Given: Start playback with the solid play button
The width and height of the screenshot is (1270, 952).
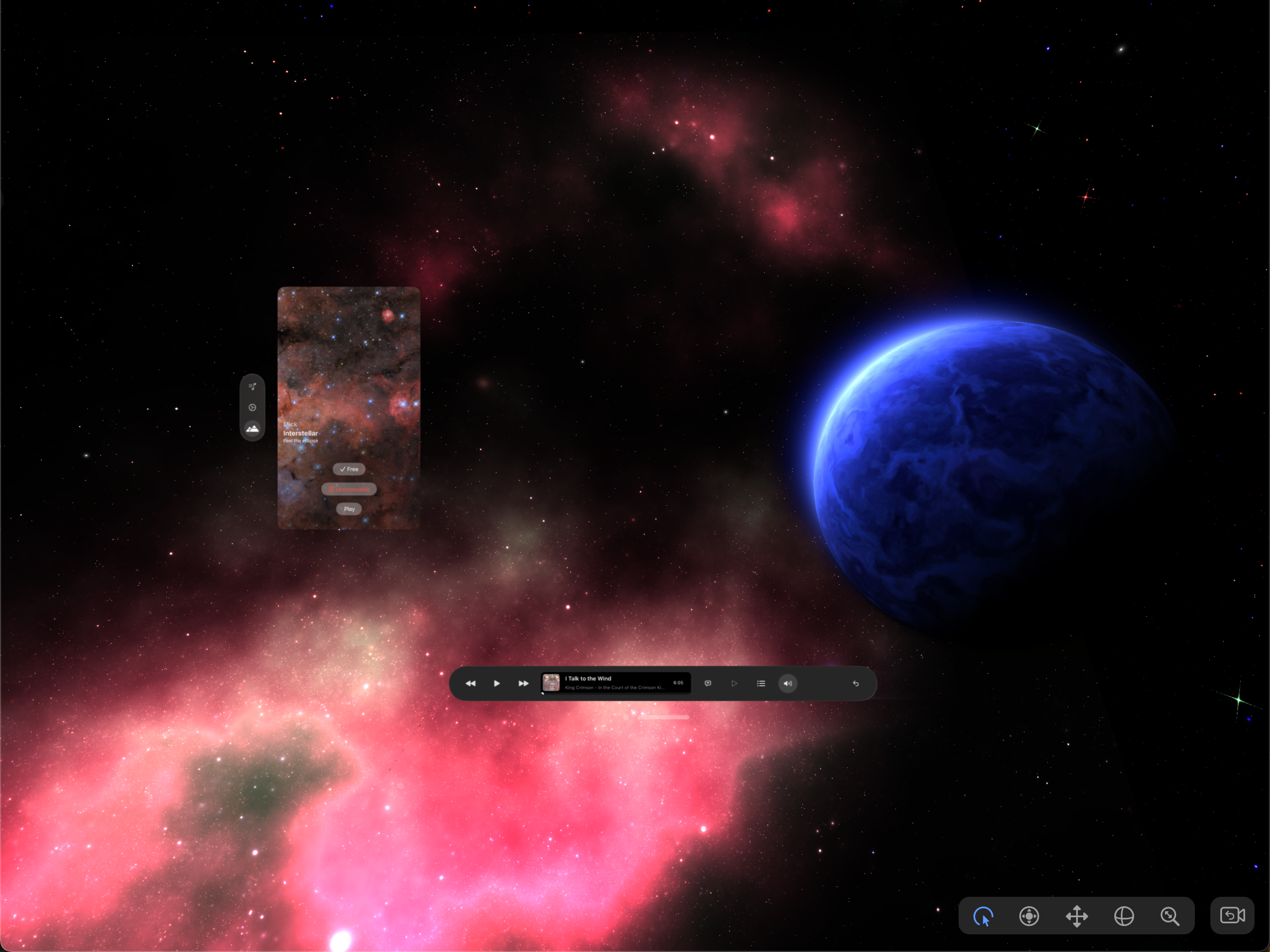Looking at the screenshot, I should (x=496, y=683).
